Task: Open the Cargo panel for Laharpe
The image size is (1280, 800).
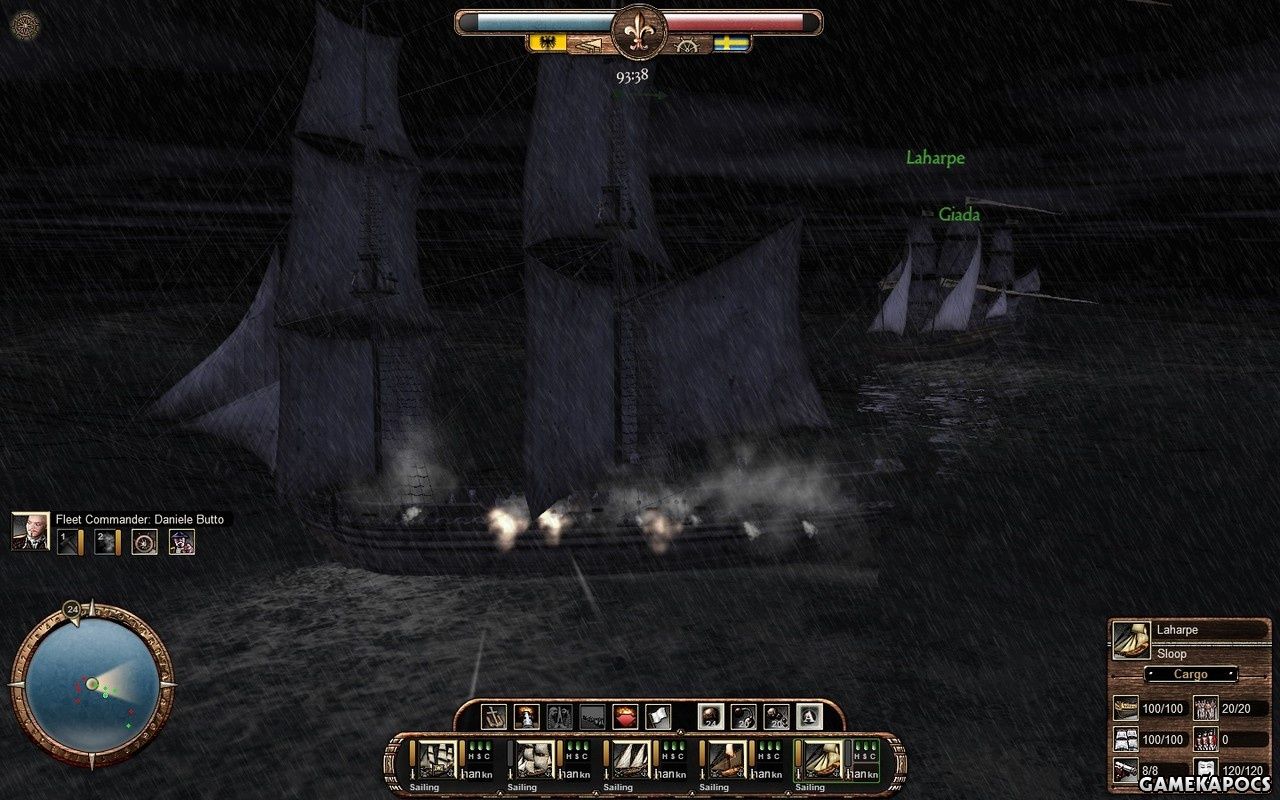Action: tap(1190, 674)
